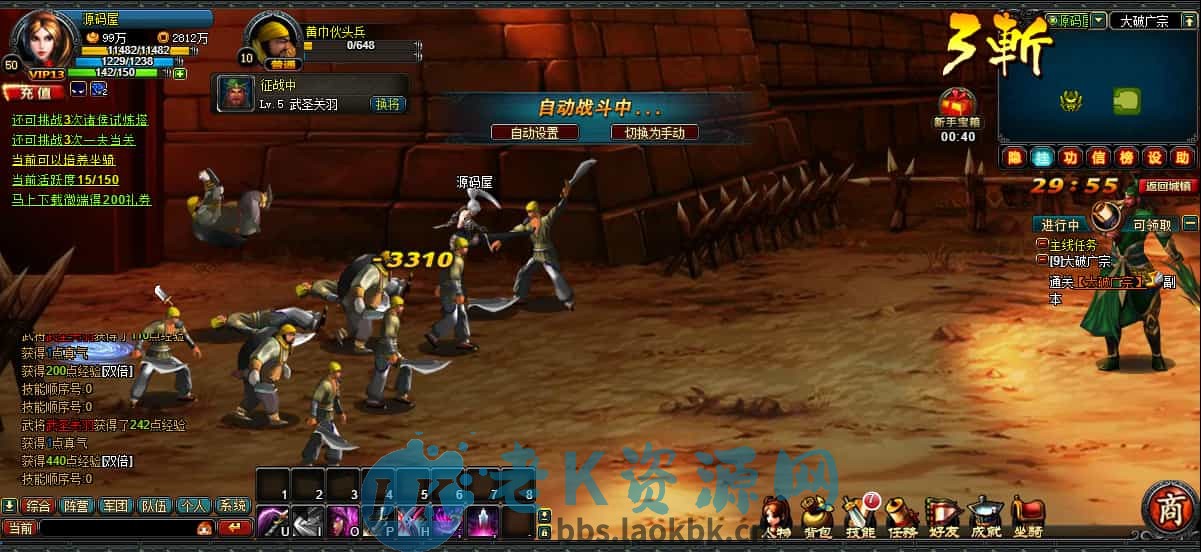This screenshot has height=552, width=1201.
Task: Click the 设 settings button under minimap
Action: pyautogui.click(x=1155, y=157)
